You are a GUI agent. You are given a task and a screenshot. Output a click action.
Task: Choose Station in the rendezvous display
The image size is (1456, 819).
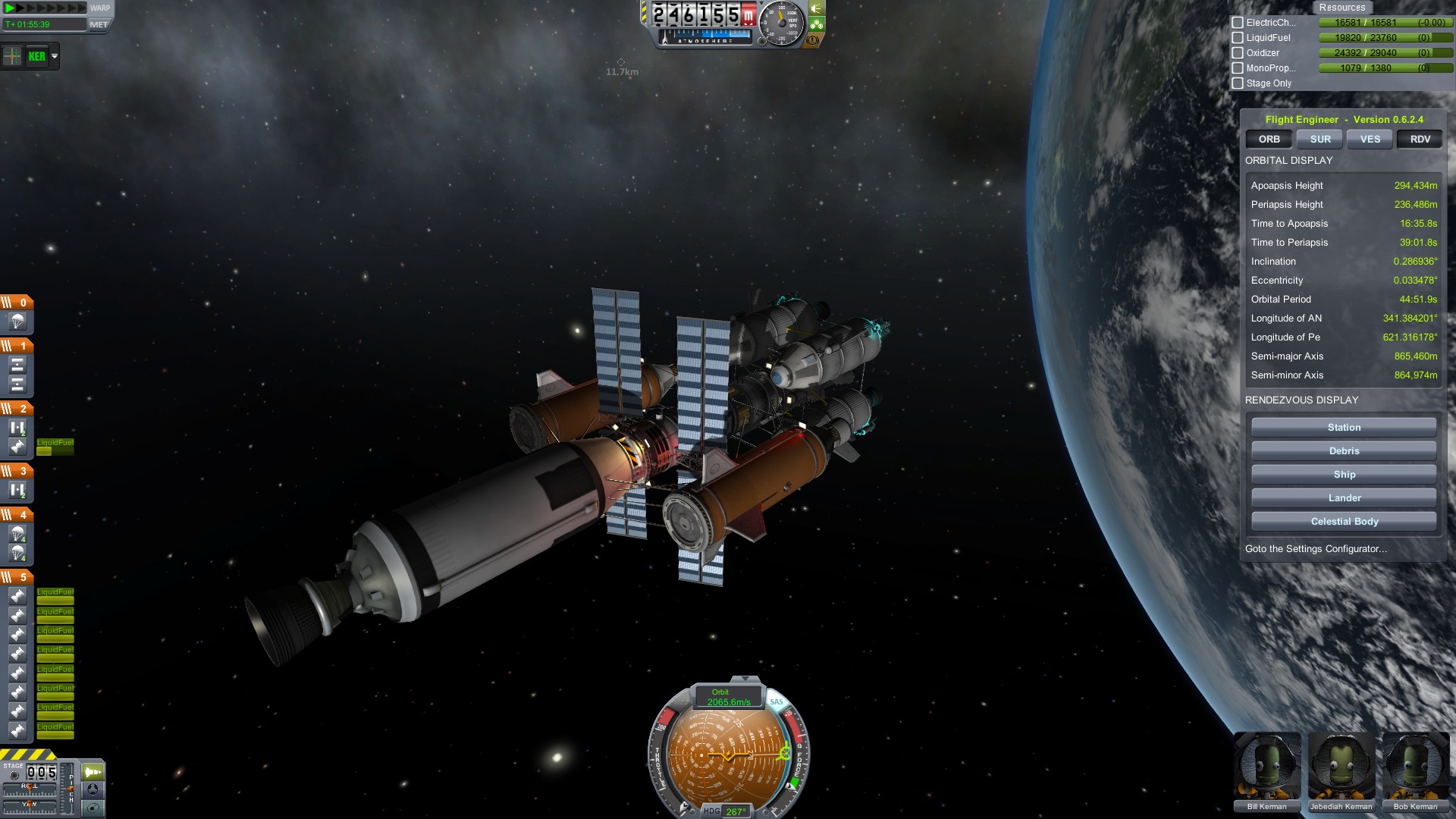pyautogui.click(x=1343, y=428)
